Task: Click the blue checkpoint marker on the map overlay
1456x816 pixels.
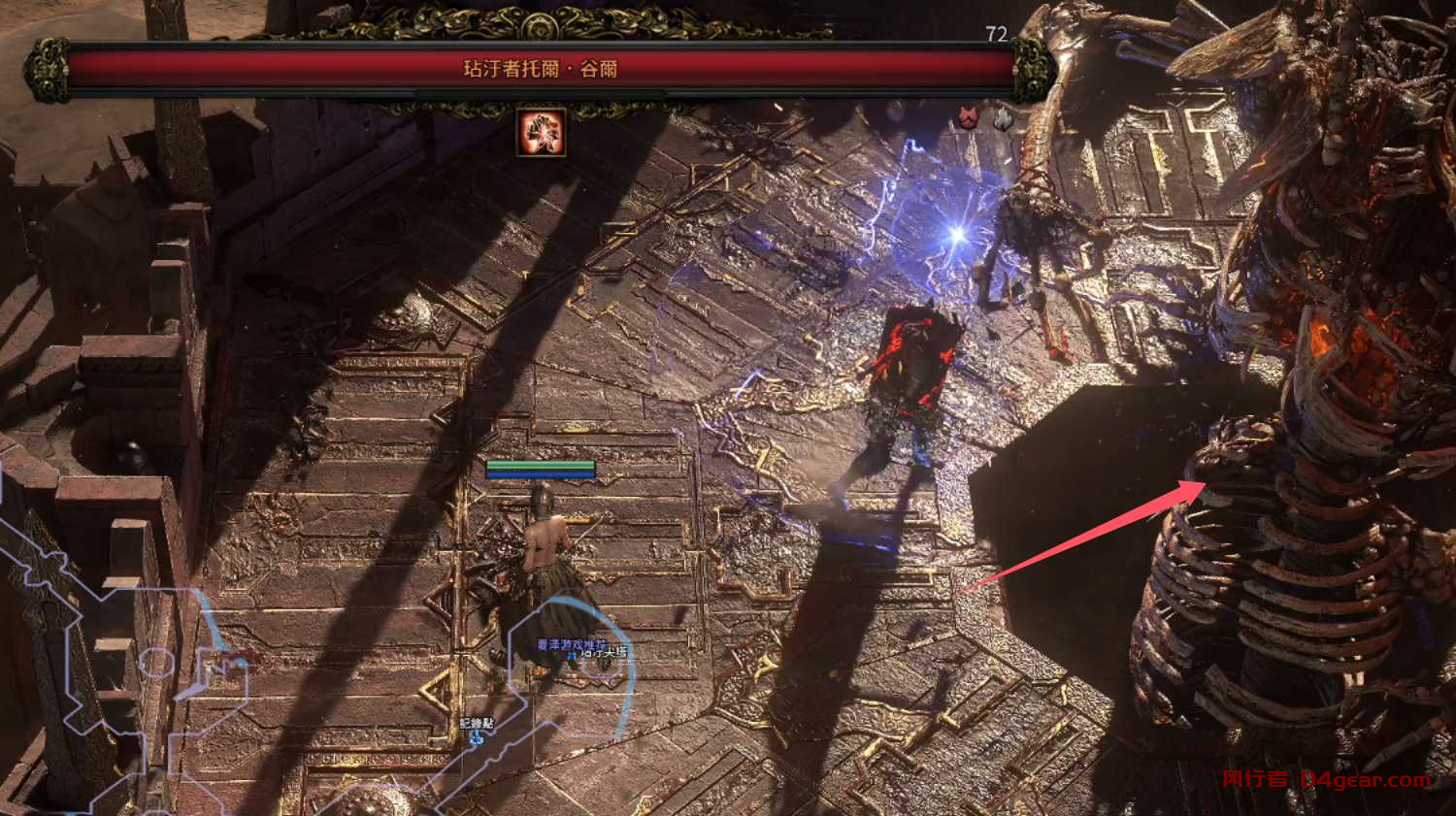Action: (476, 738)
